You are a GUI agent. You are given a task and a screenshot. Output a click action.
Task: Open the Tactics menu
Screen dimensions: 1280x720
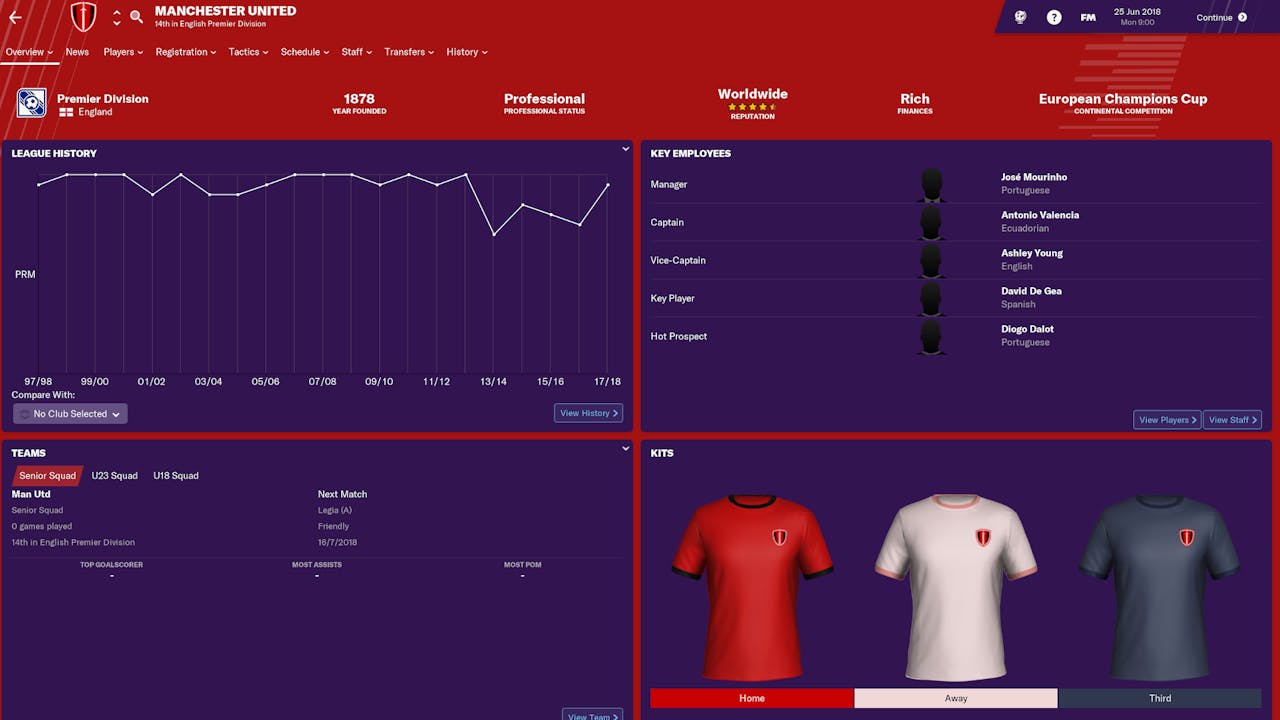(x=247, y=52)
